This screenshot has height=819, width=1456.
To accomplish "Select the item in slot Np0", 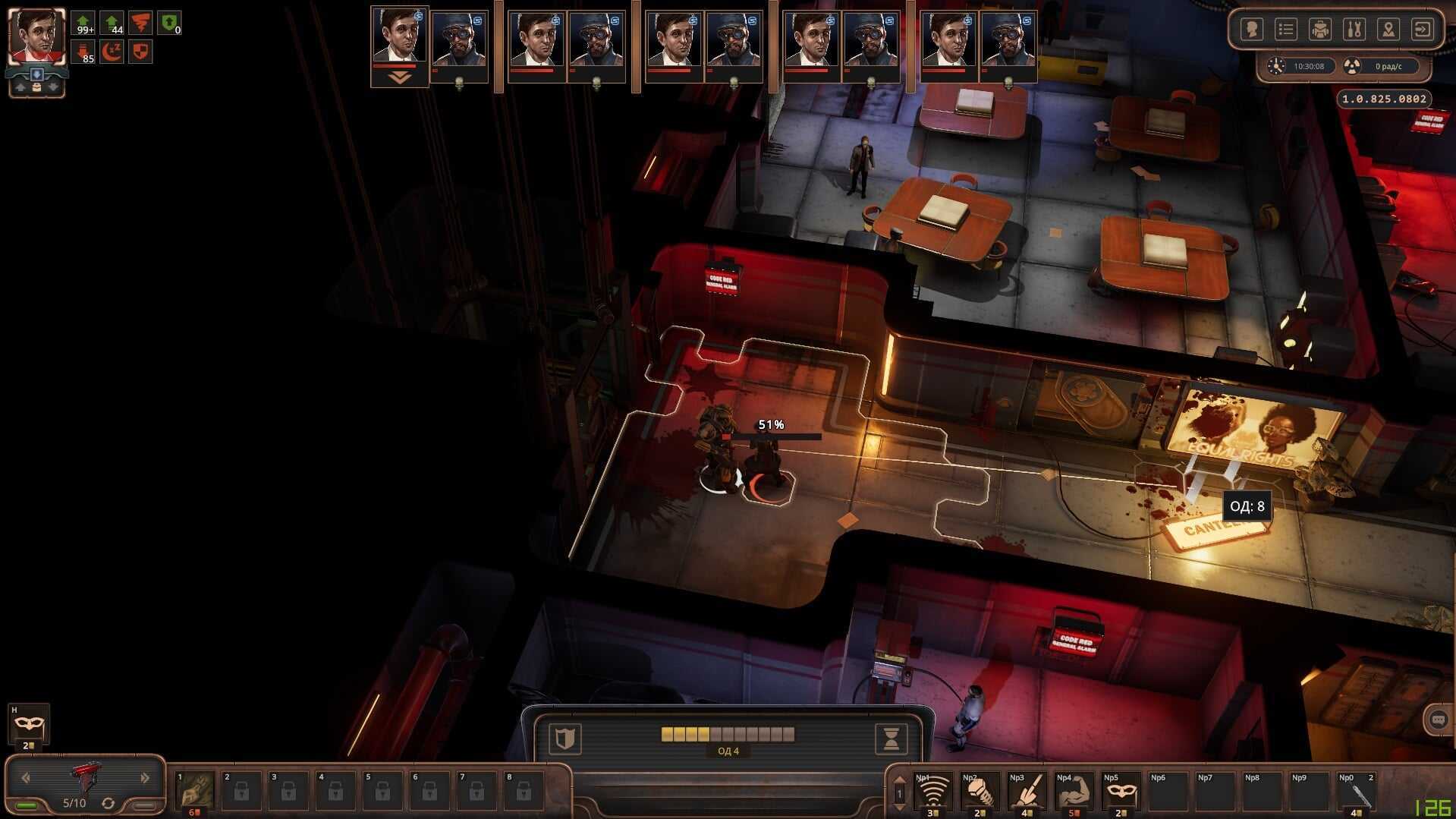I will click(x=1356, y=793).
